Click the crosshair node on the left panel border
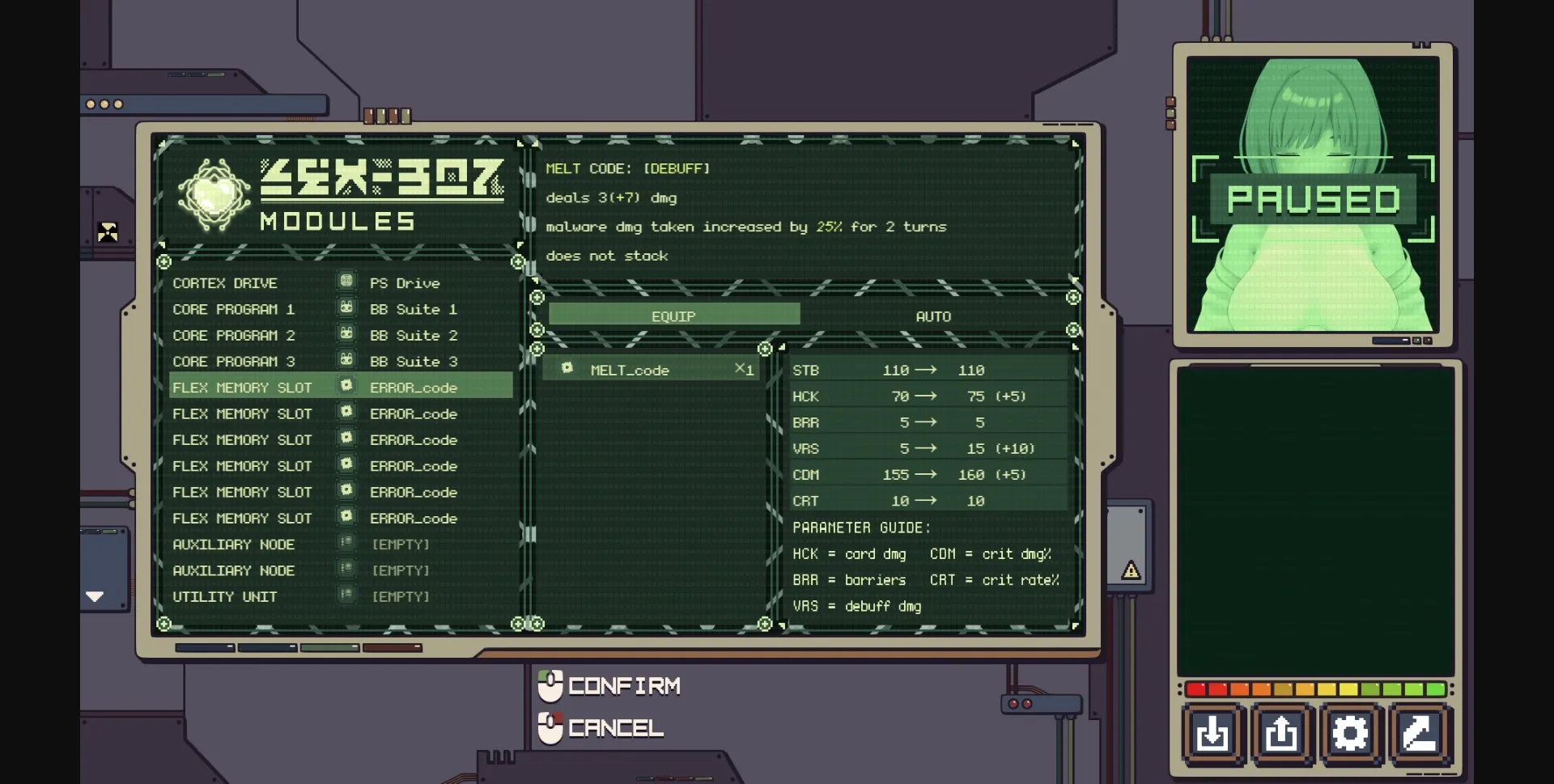The image size is (1554, 784). 164,261
